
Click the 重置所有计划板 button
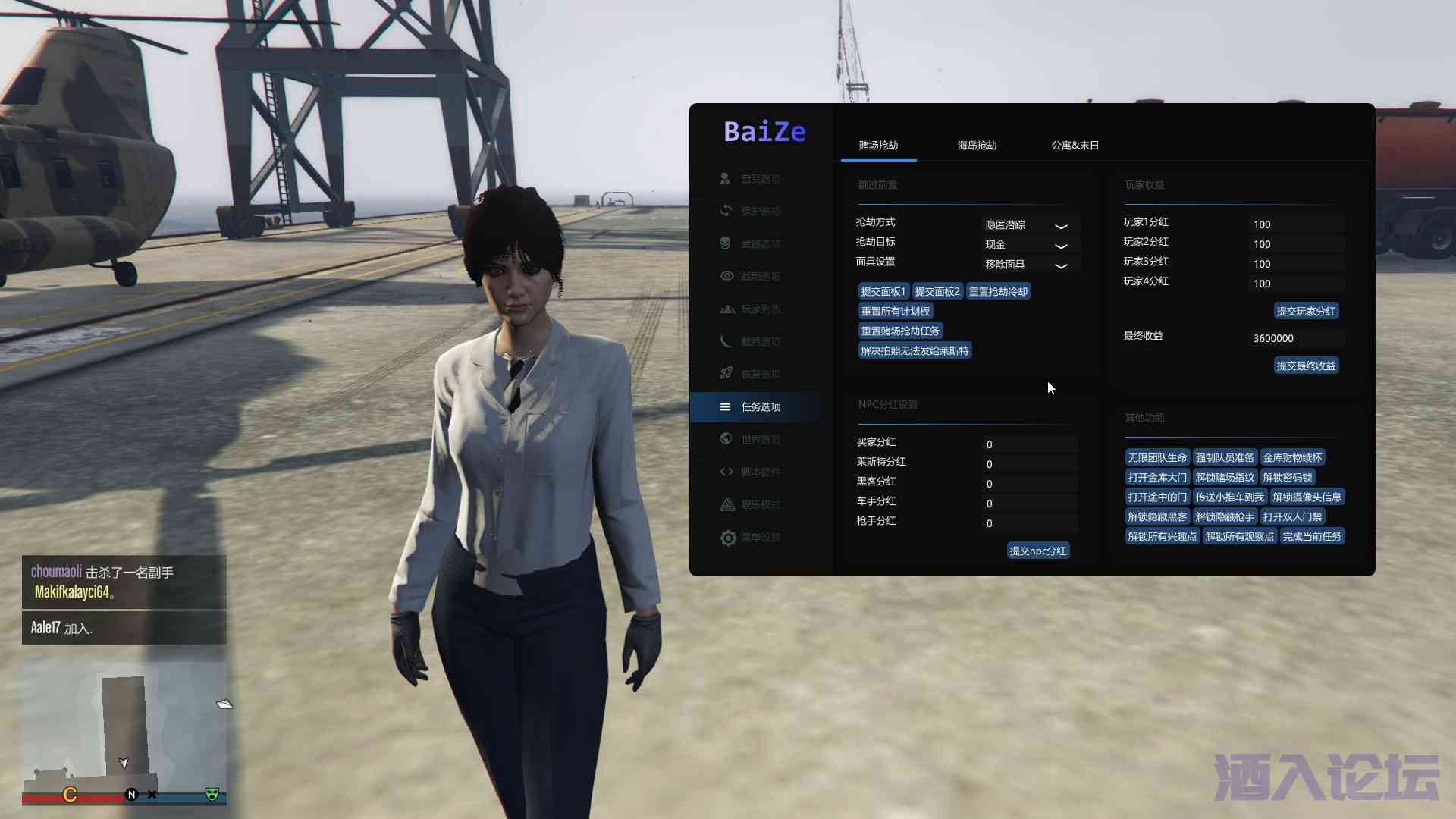895,312
